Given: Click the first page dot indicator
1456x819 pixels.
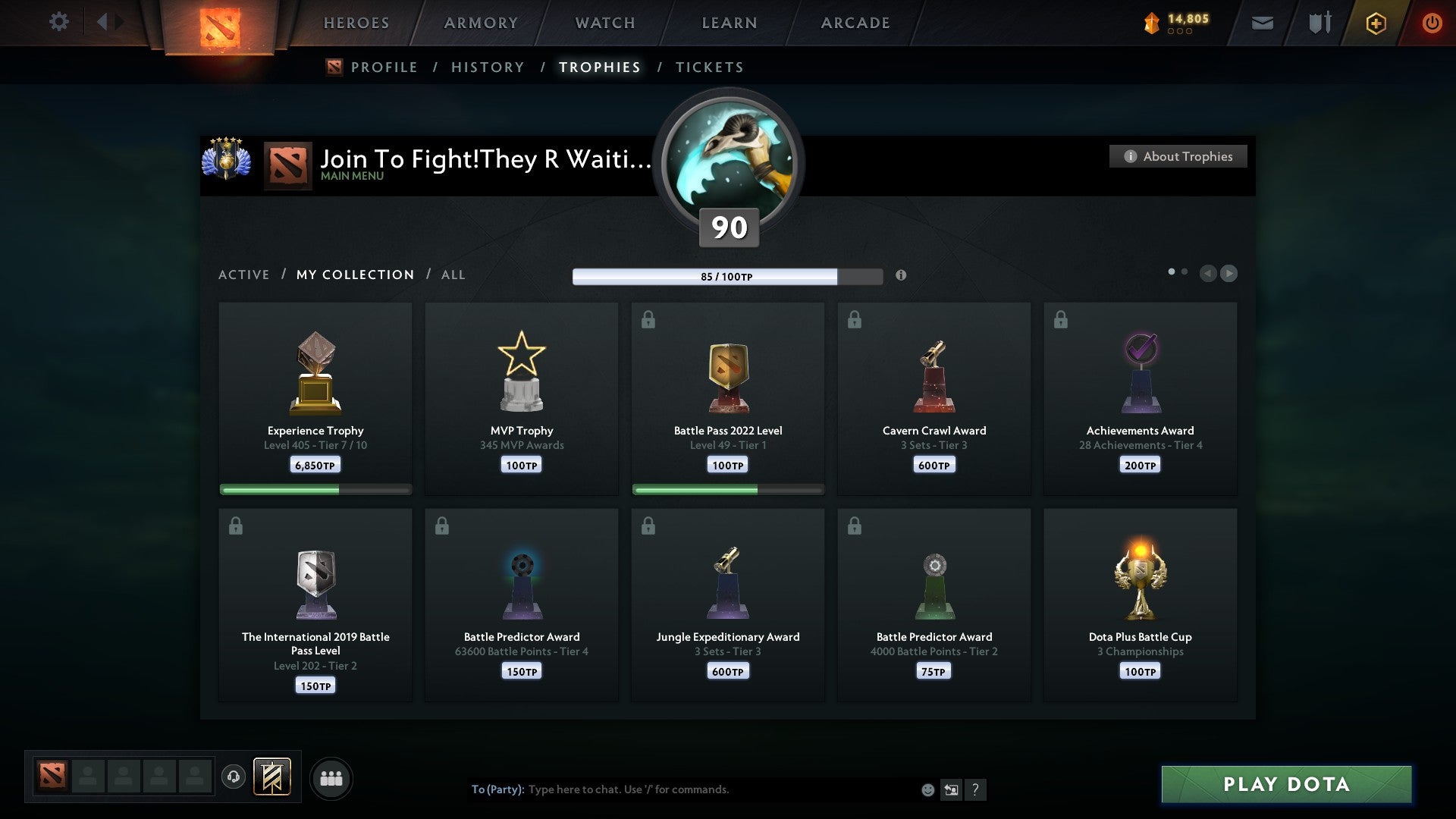Looking at the screenshot, I should [1172, 270].
